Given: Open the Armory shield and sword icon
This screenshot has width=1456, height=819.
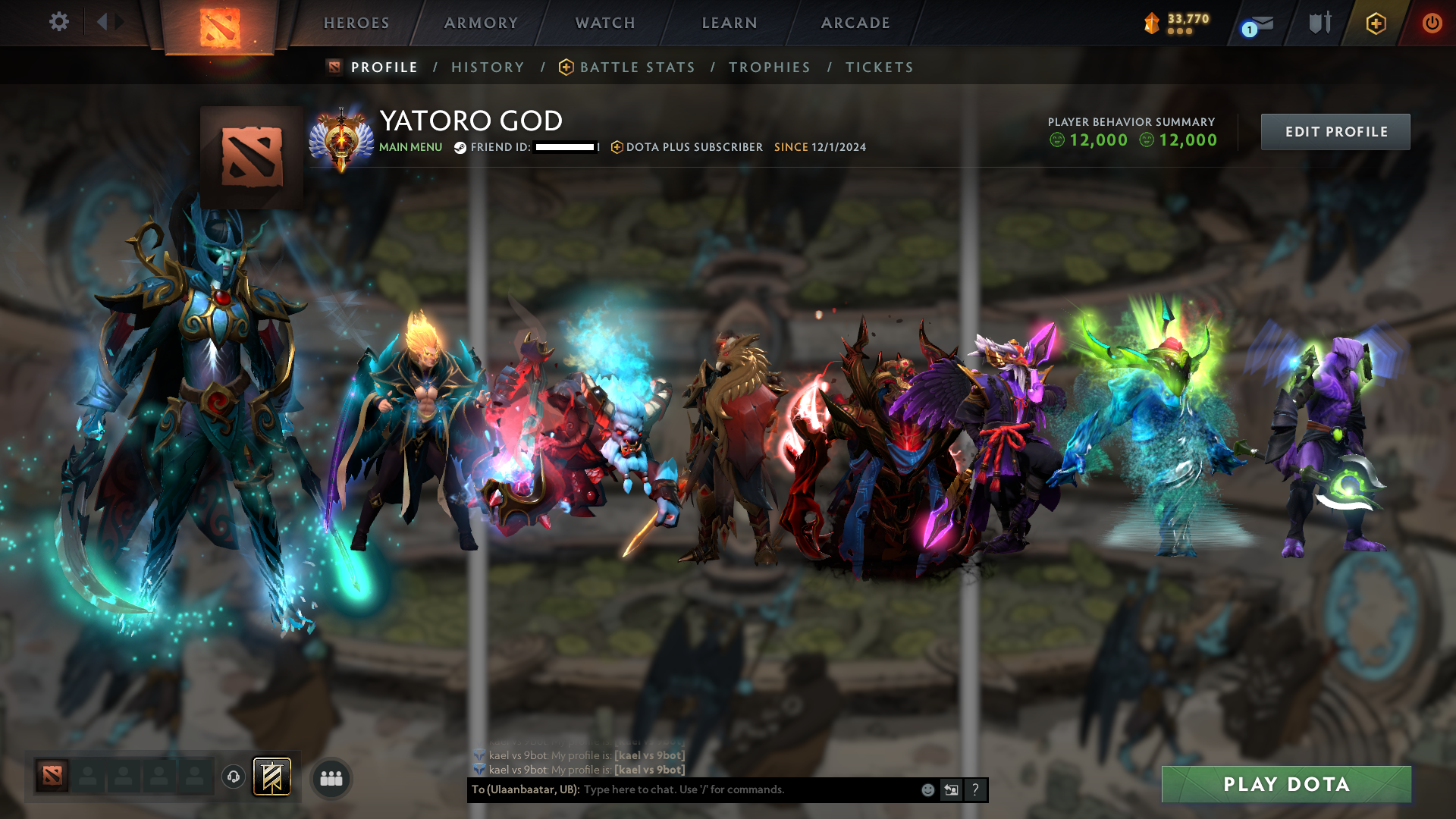Looking at the screenshot, I should [x=1319, y=23].
